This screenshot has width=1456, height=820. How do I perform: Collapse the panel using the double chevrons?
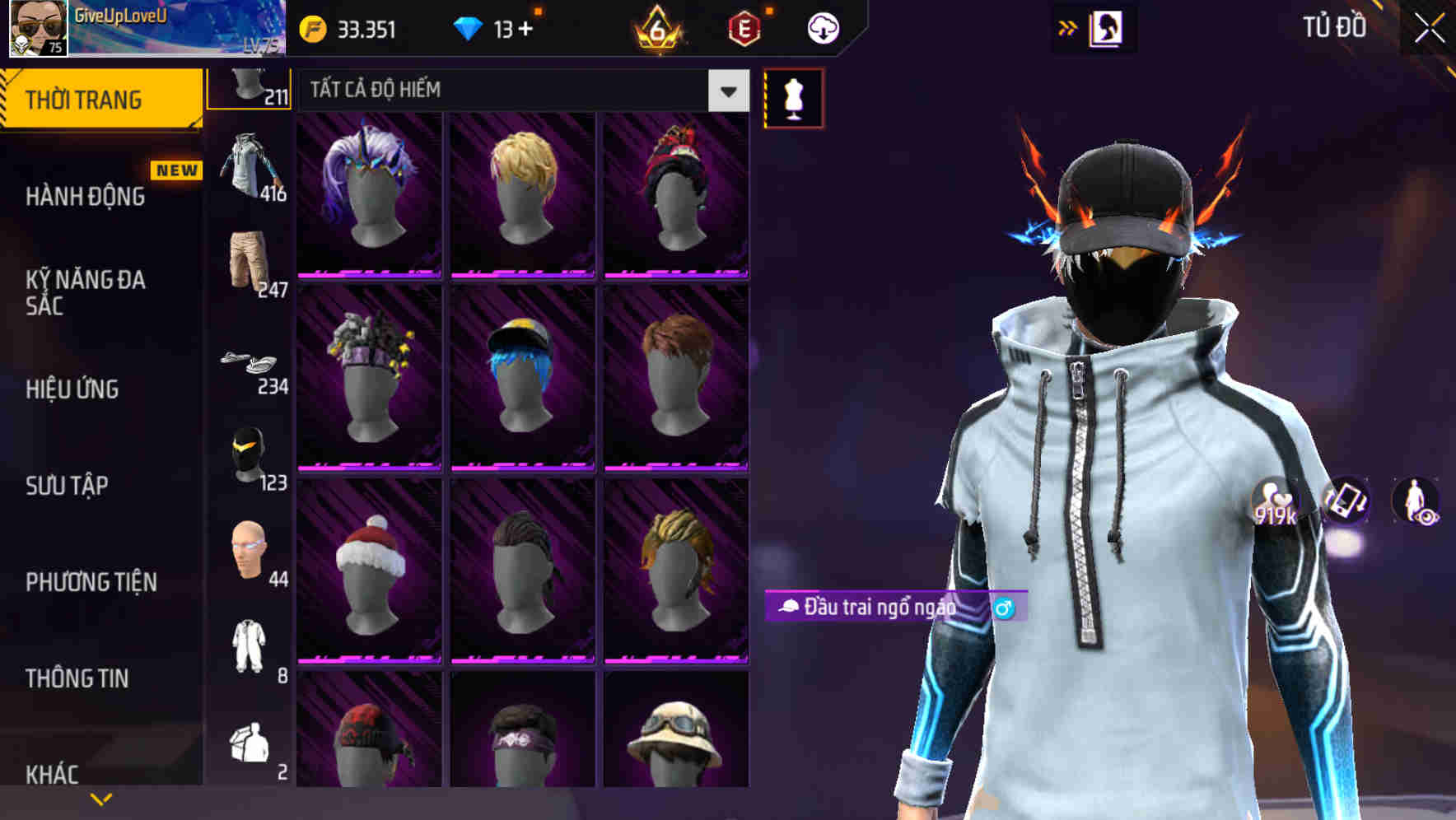tap(1068, 27)
